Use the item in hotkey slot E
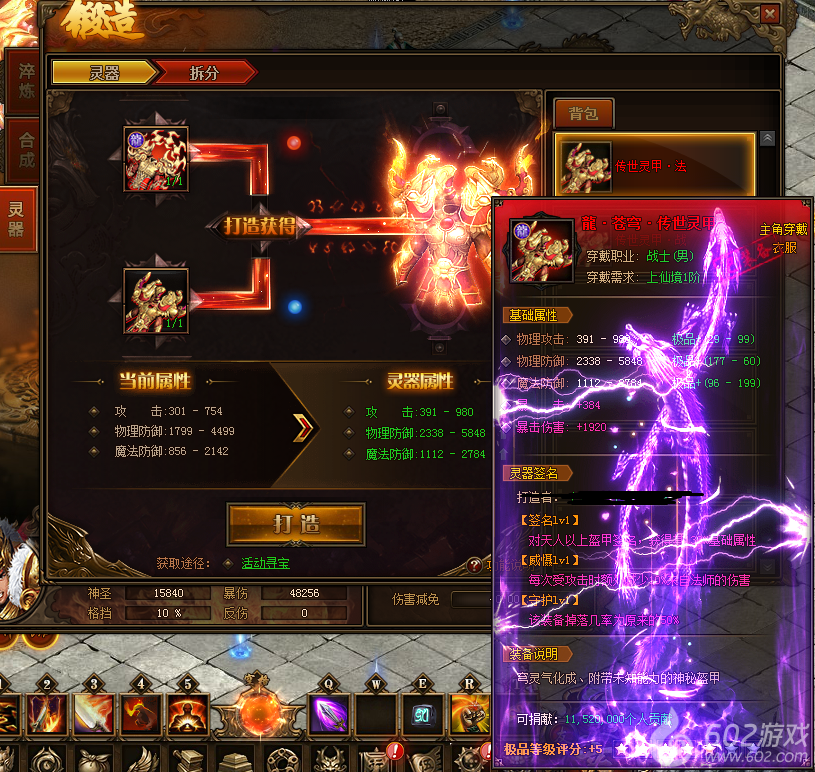Image resolution: width=815 pixels, height=772 pixels. click(x=421, y=715)
